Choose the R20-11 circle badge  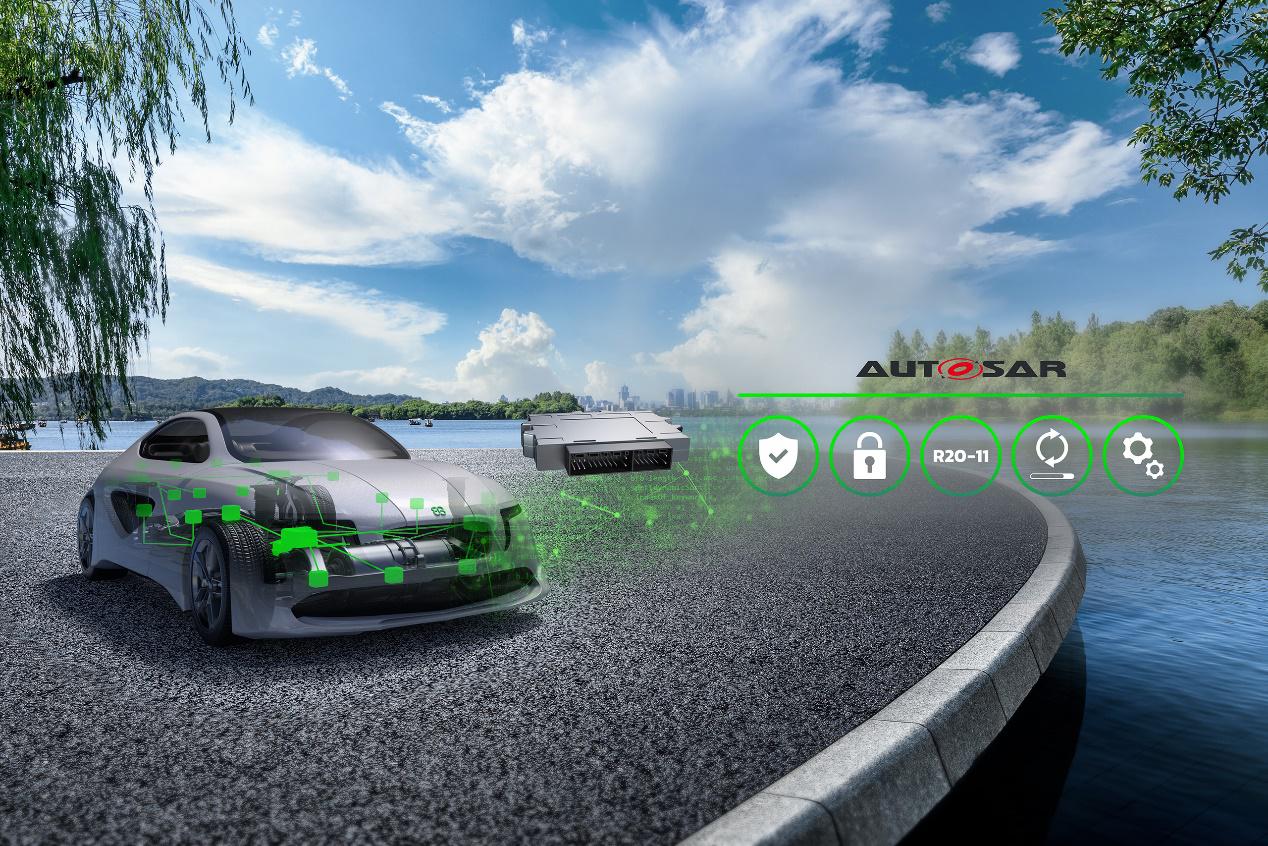coord(960,456)
